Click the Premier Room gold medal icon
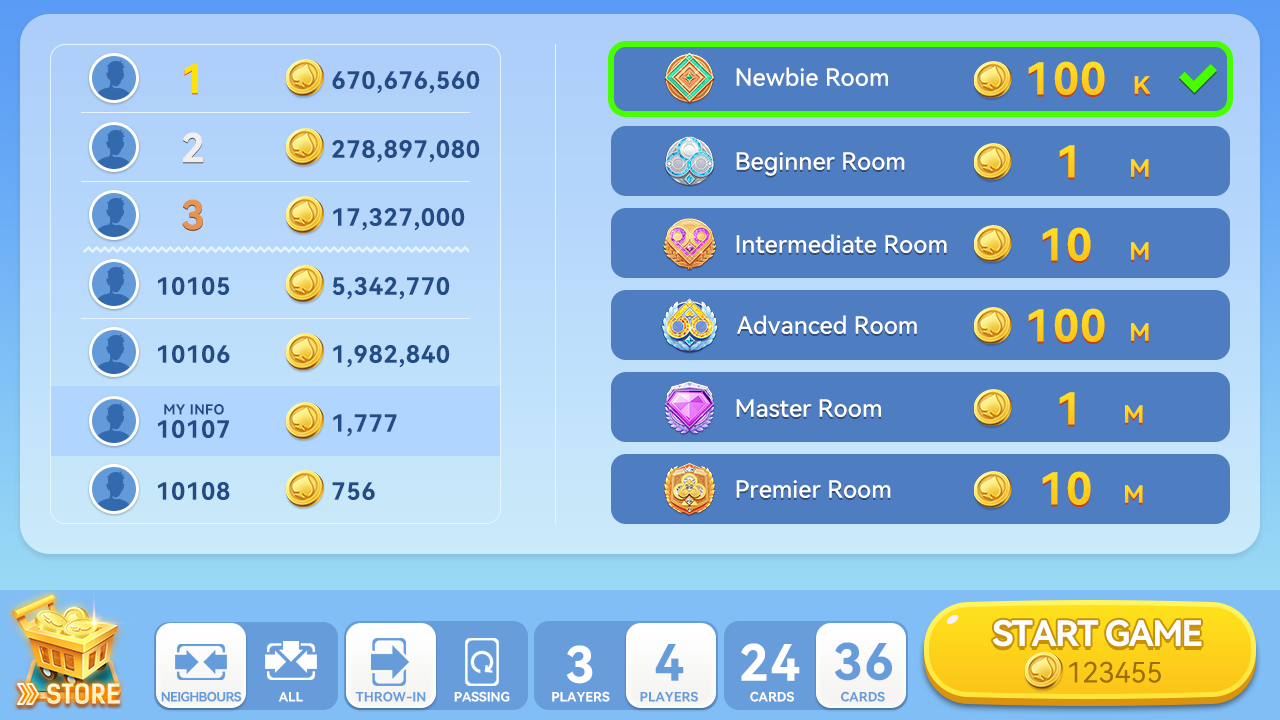 [x=688, y=489]
